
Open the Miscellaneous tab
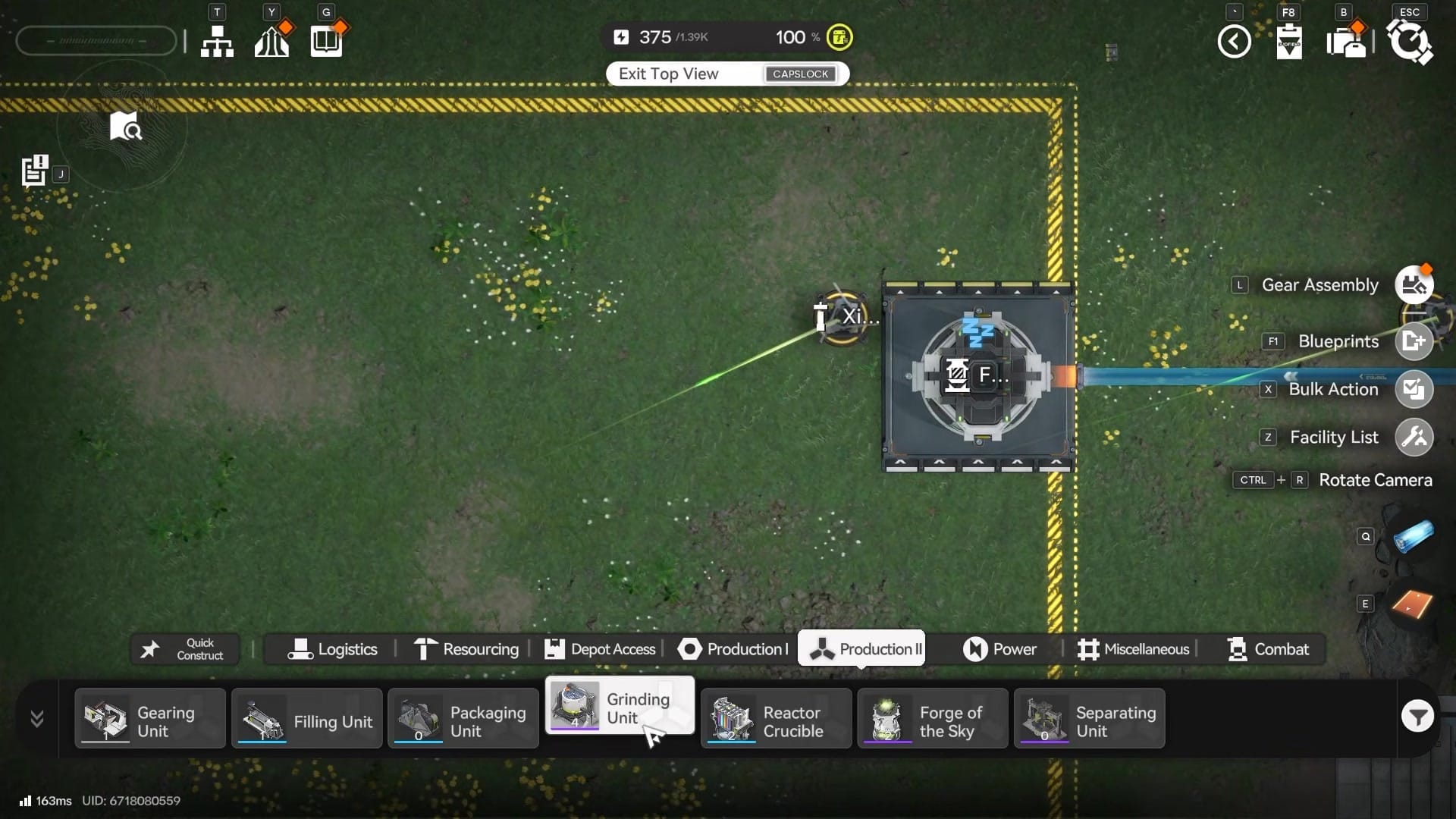pyautogui.click(x=1133, y=649)
